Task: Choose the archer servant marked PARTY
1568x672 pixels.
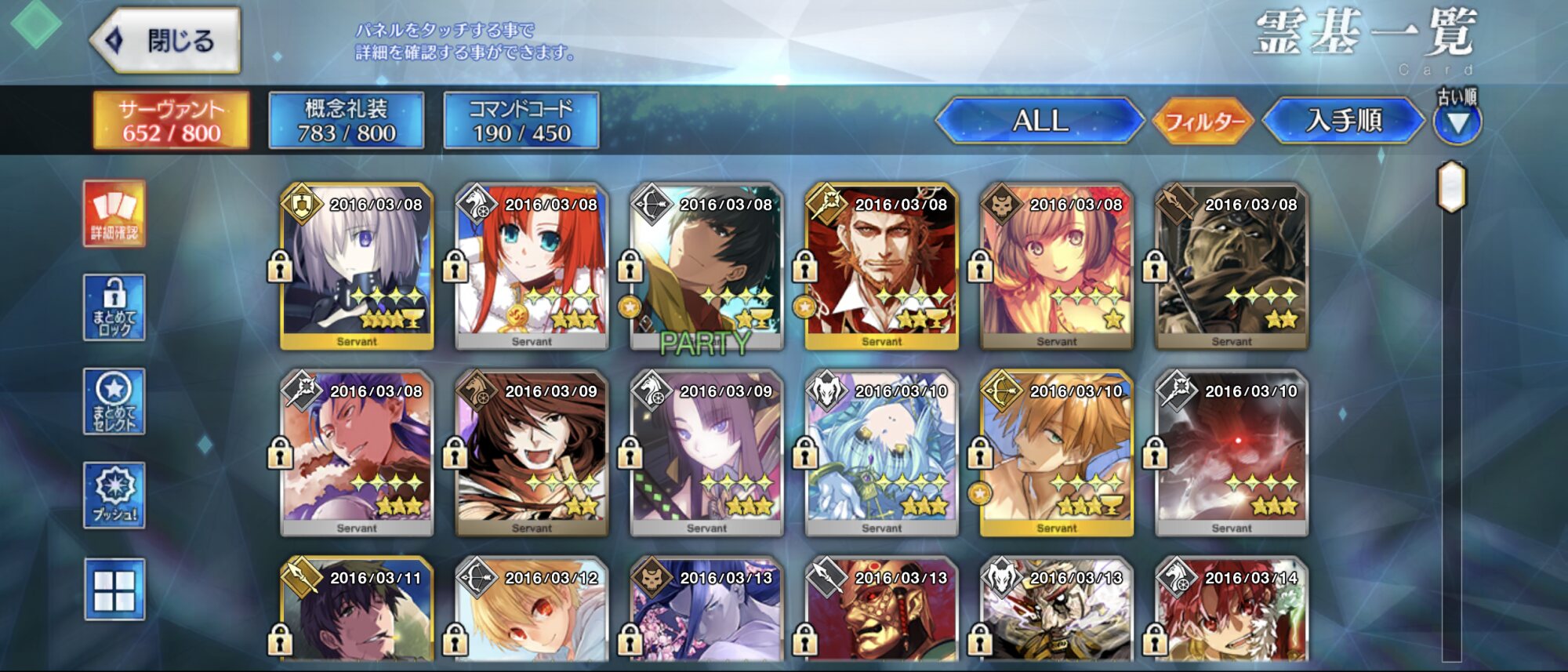Action: click(706, 267)
